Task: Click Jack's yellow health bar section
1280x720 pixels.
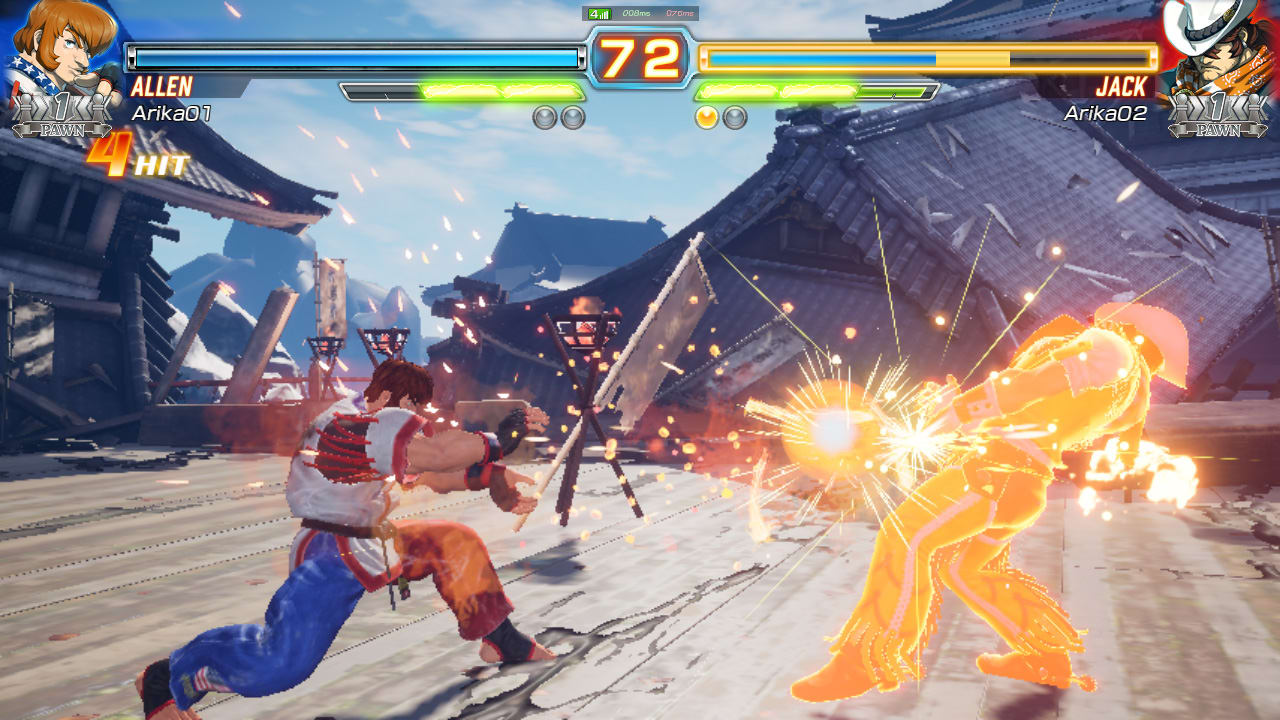Action: point(975,57)
